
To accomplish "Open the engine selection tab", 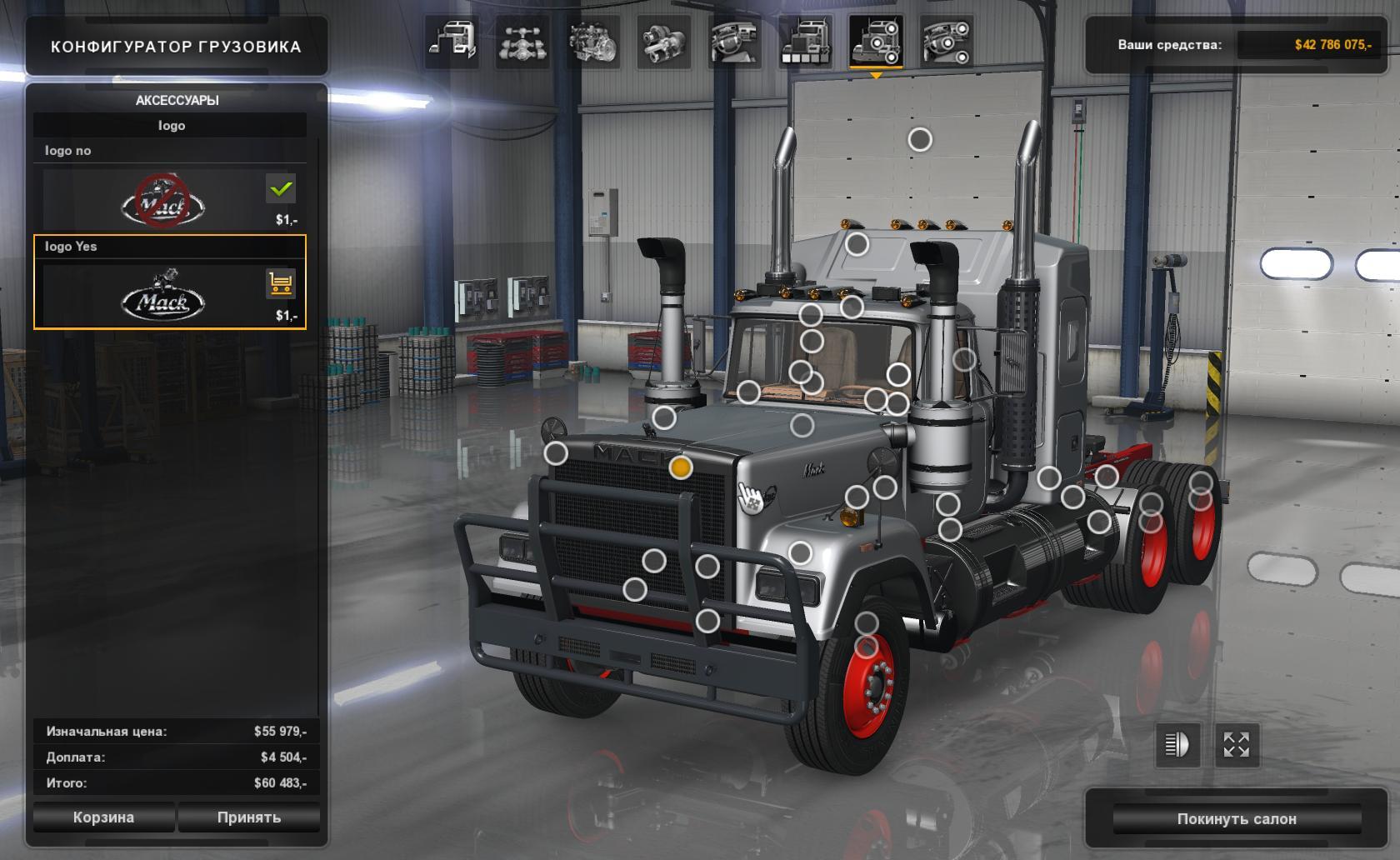I will tap(592, 42).
